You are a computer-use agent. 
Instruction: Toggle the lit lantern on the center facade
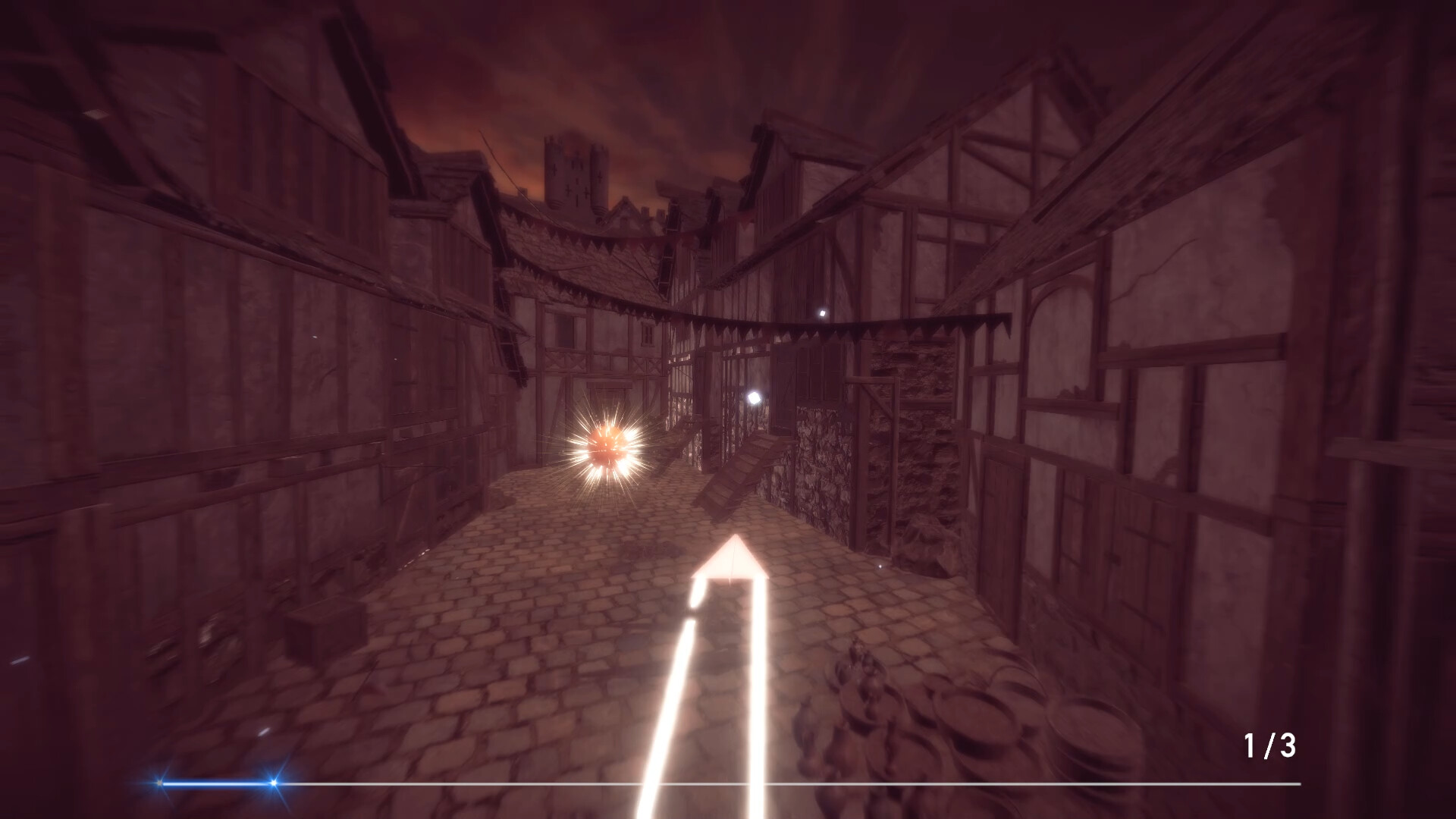[x=755, y=398]
